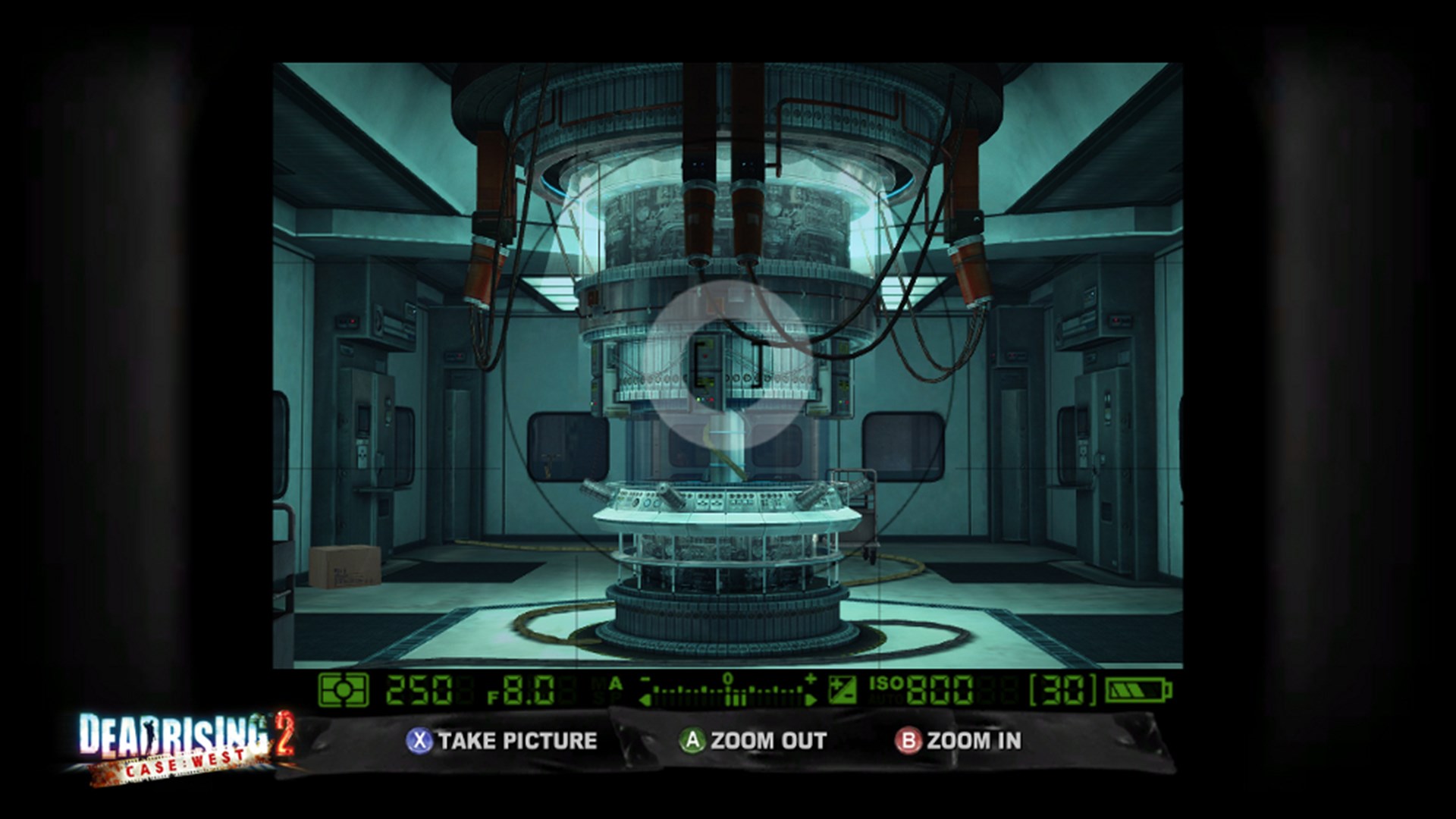The image size is (1456, 819).
Task: Toggle the SP indicator on the HUD
Action: pos(607,699)
